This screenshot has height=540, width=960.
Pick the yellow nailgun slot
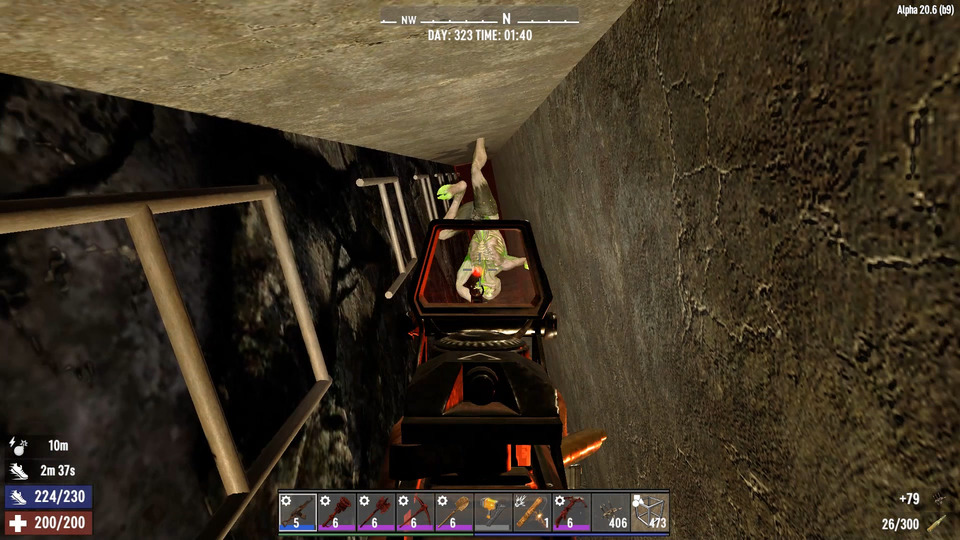[493, 511]
